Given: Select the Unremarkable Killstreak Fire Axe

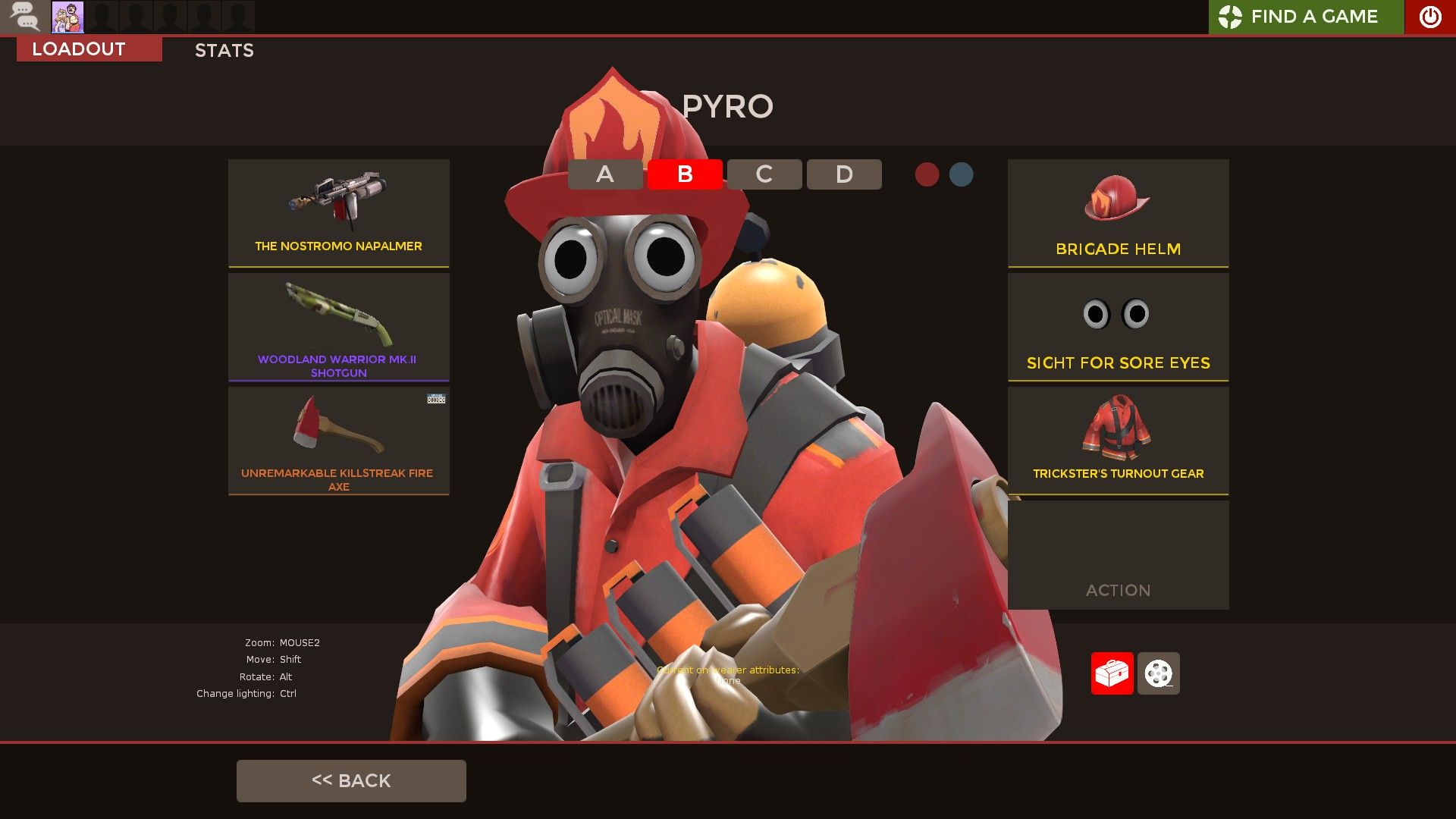Looking at the screenshot, I should coord(338,440).
